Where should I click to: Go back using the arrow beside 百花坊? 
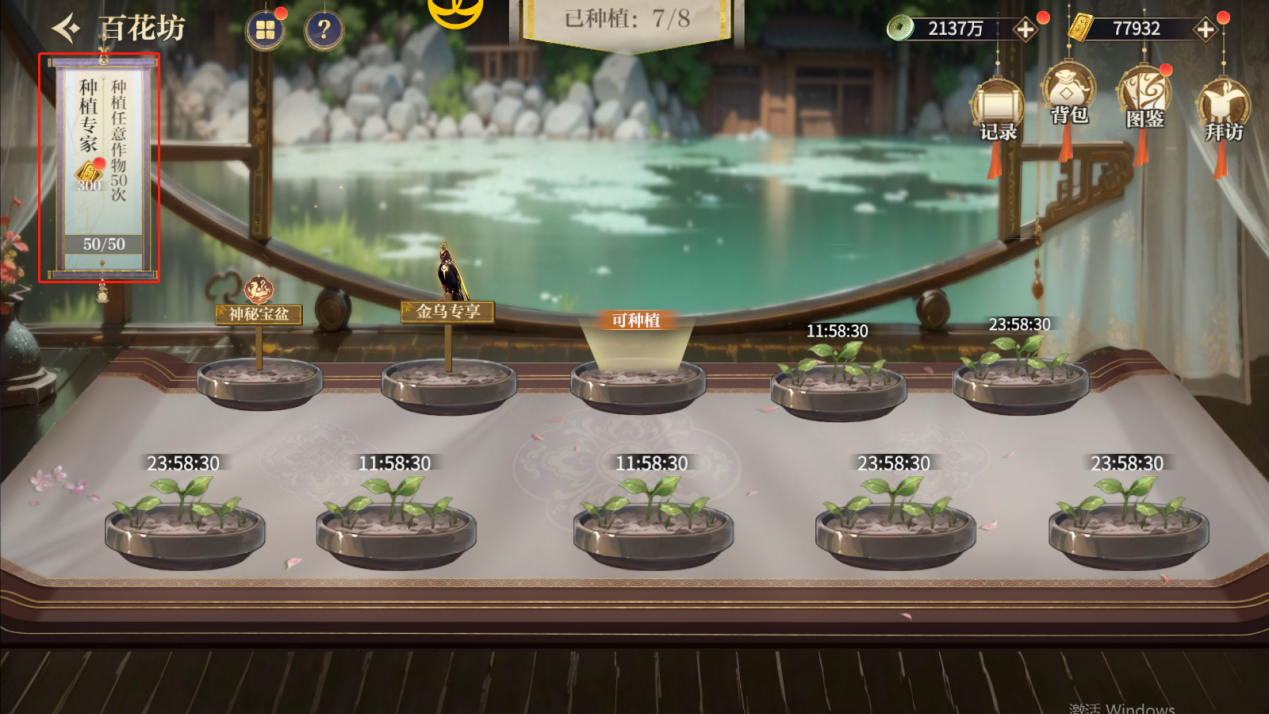[67, 28]
